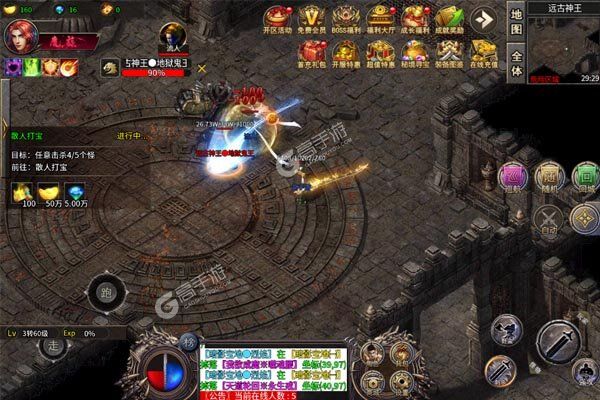The image size is (600, 400).
Task: Use the 回城 return-to-town button
Action: pyautogui.click(x=584, y=177)
